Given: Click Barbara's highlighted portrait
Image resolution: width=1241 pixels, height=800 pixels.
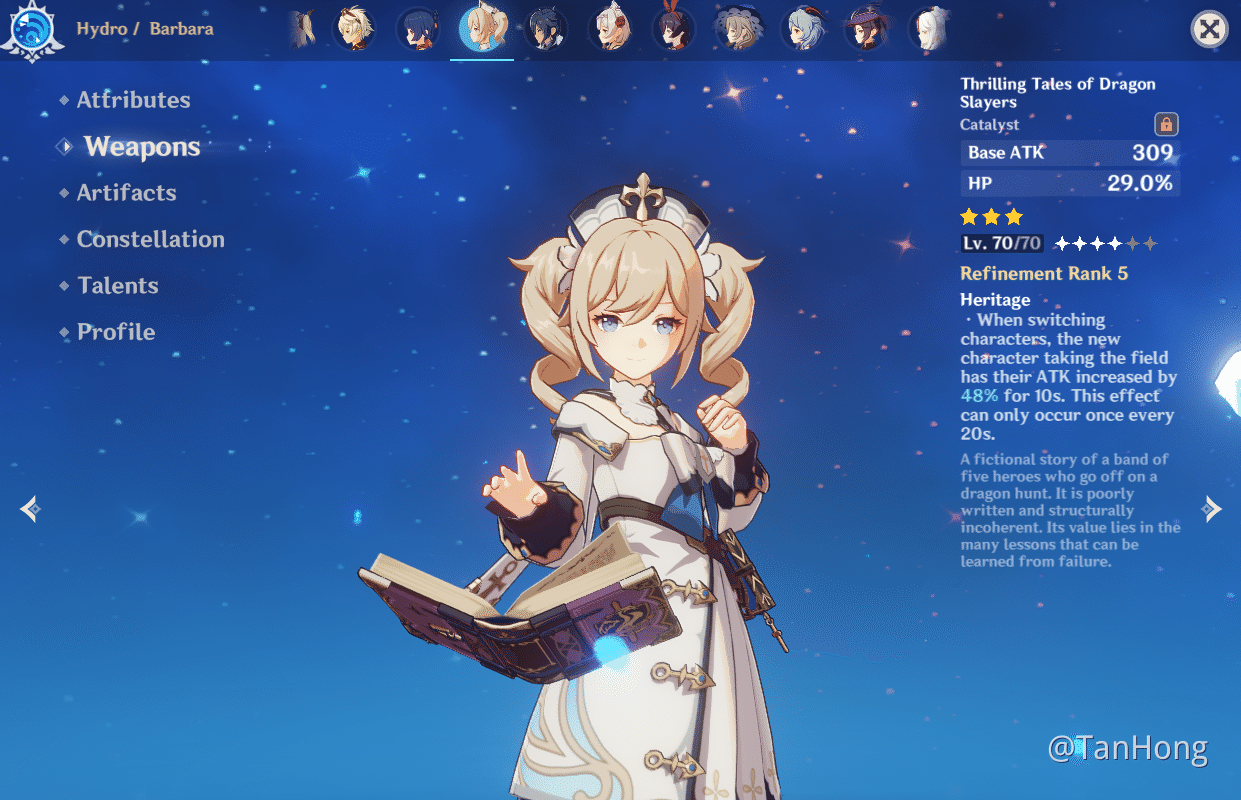Looking at the screenshot, I should [482, 29].
